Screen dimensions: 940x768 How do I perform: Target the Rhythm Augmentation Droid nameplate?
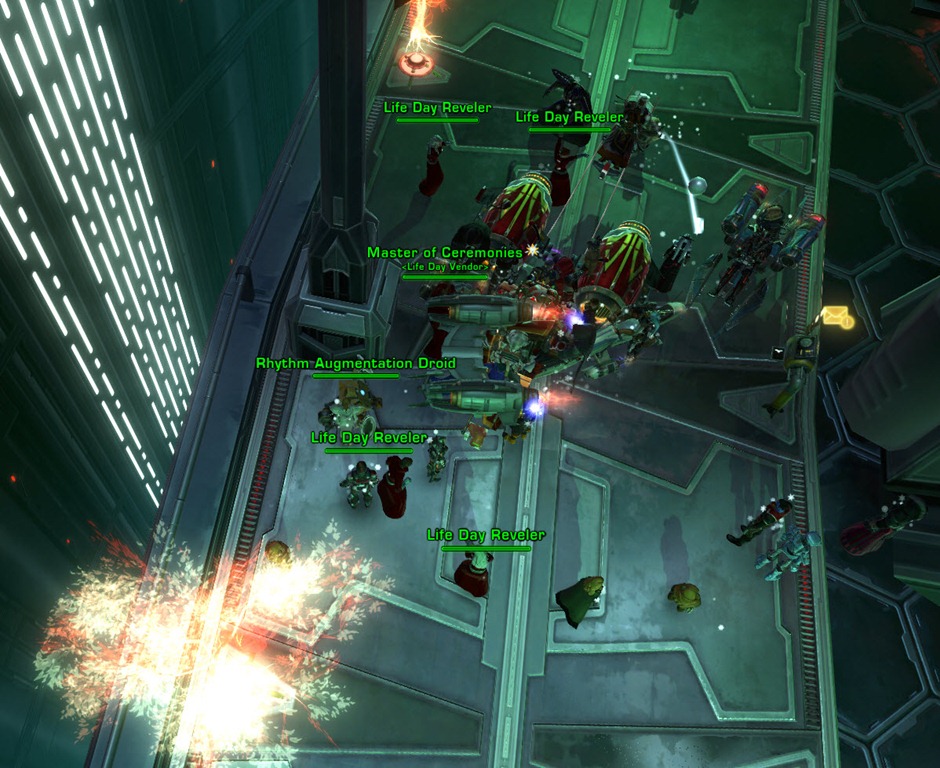356,364
